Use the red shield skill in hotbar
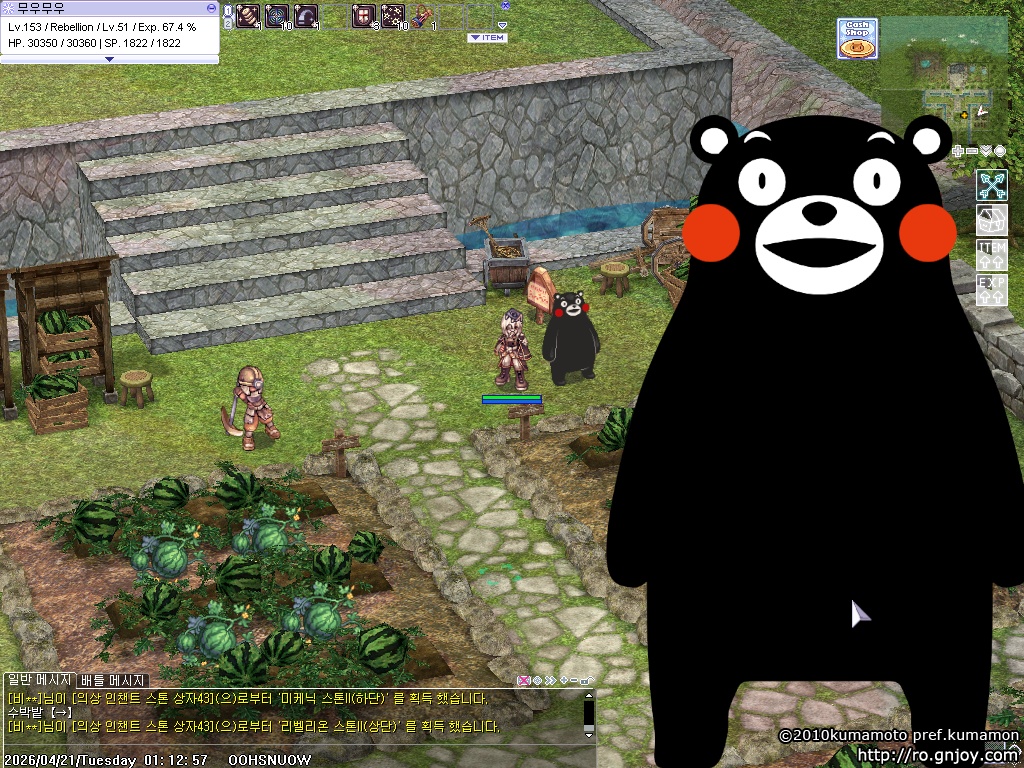Viewport: 1024px width, 768px height. point(364,15)
